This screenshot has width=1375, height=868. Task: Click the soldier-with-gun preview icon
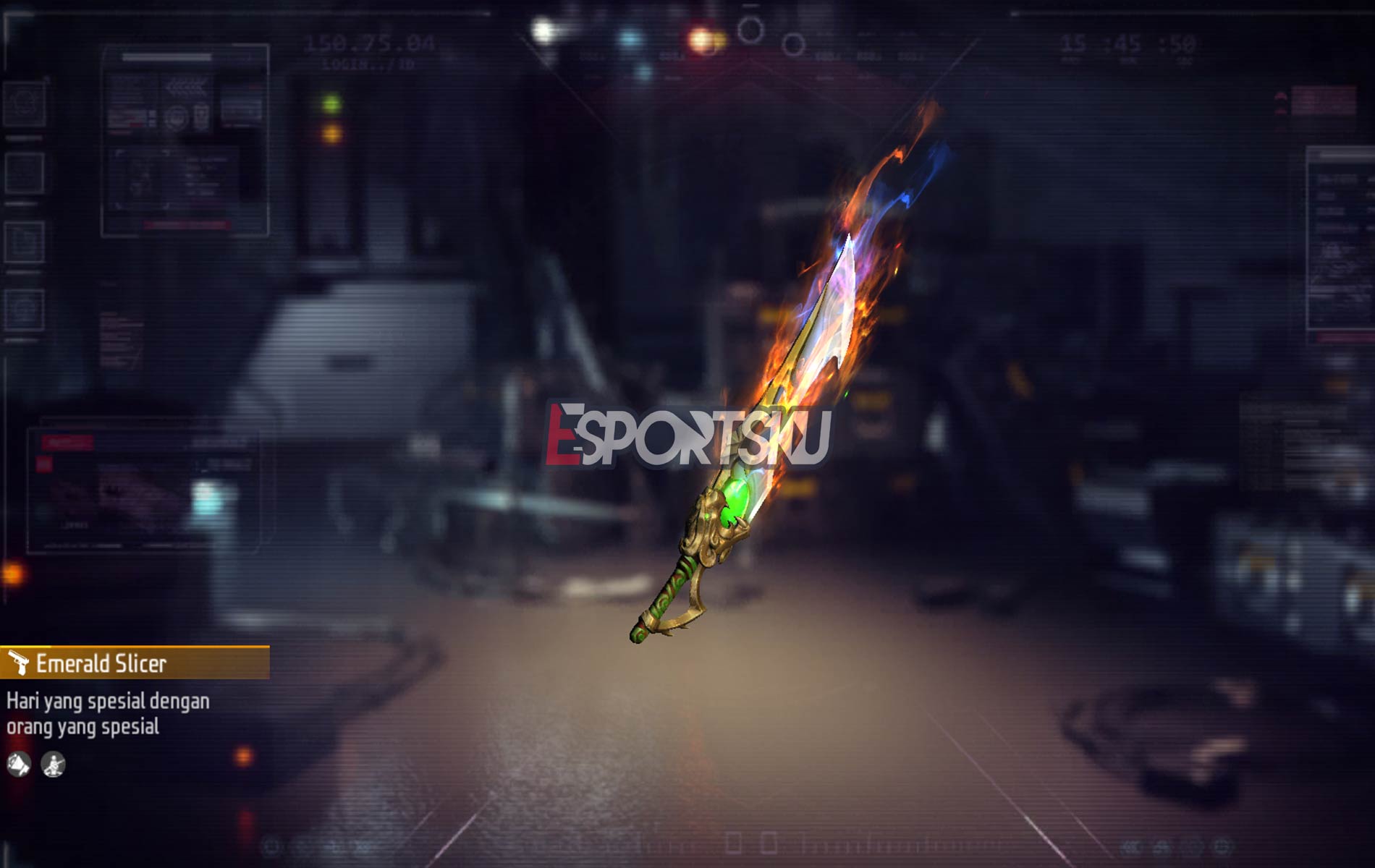point(52,765)
